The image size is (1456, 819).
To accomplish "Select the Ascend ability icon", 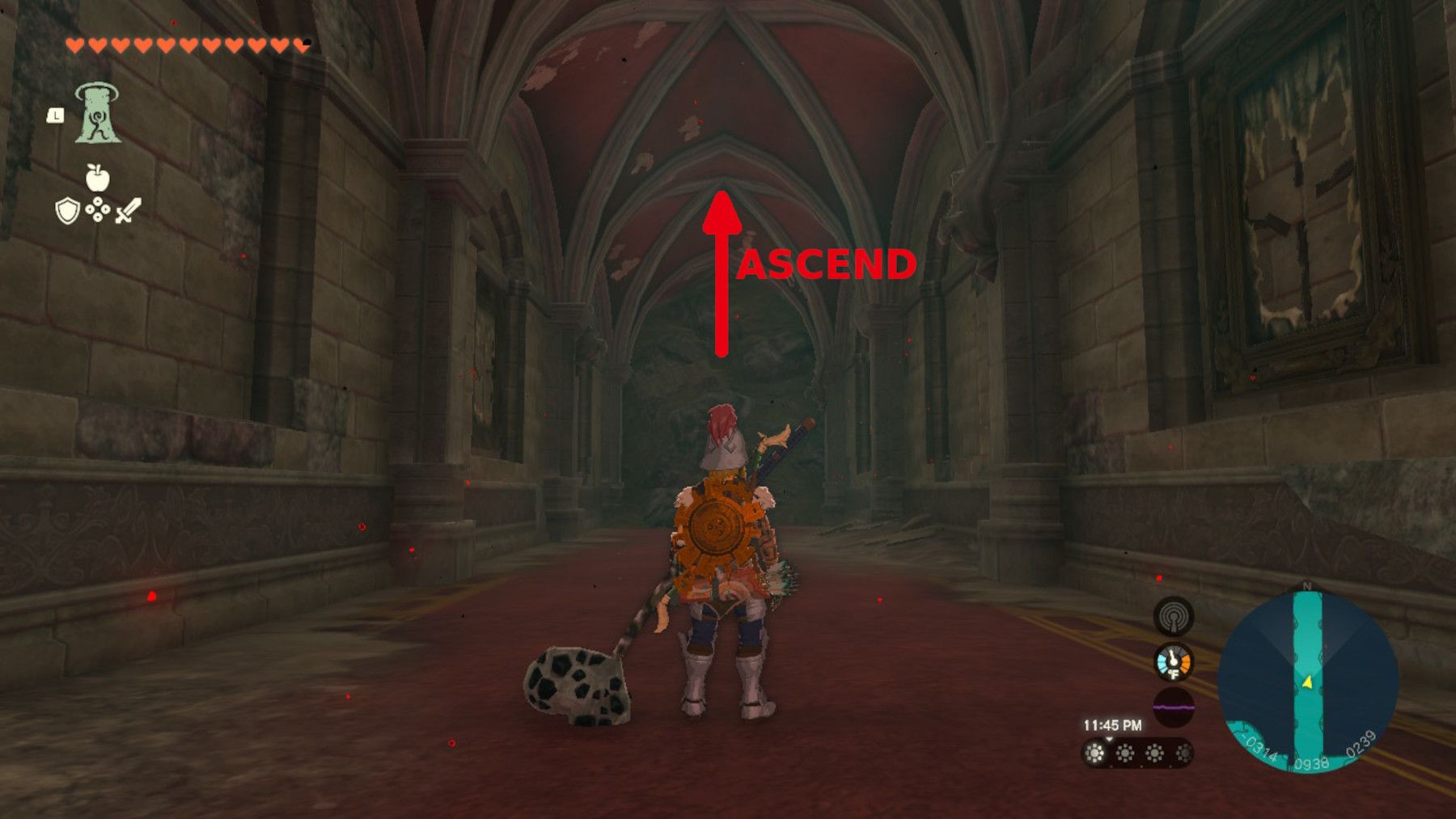I will click(x=97, y=113).
